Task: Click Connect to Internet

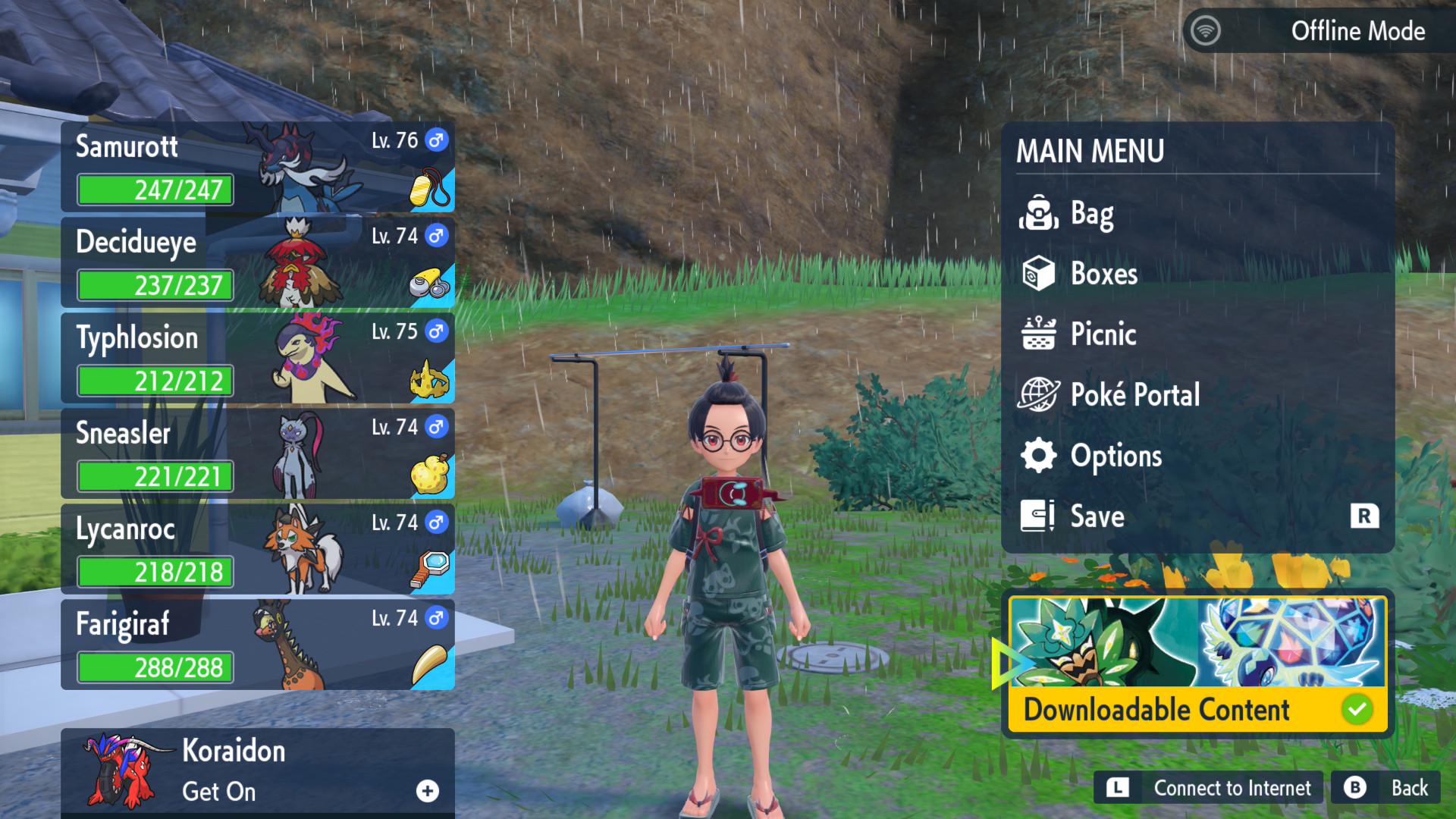Action: (x=1209, y=789)
